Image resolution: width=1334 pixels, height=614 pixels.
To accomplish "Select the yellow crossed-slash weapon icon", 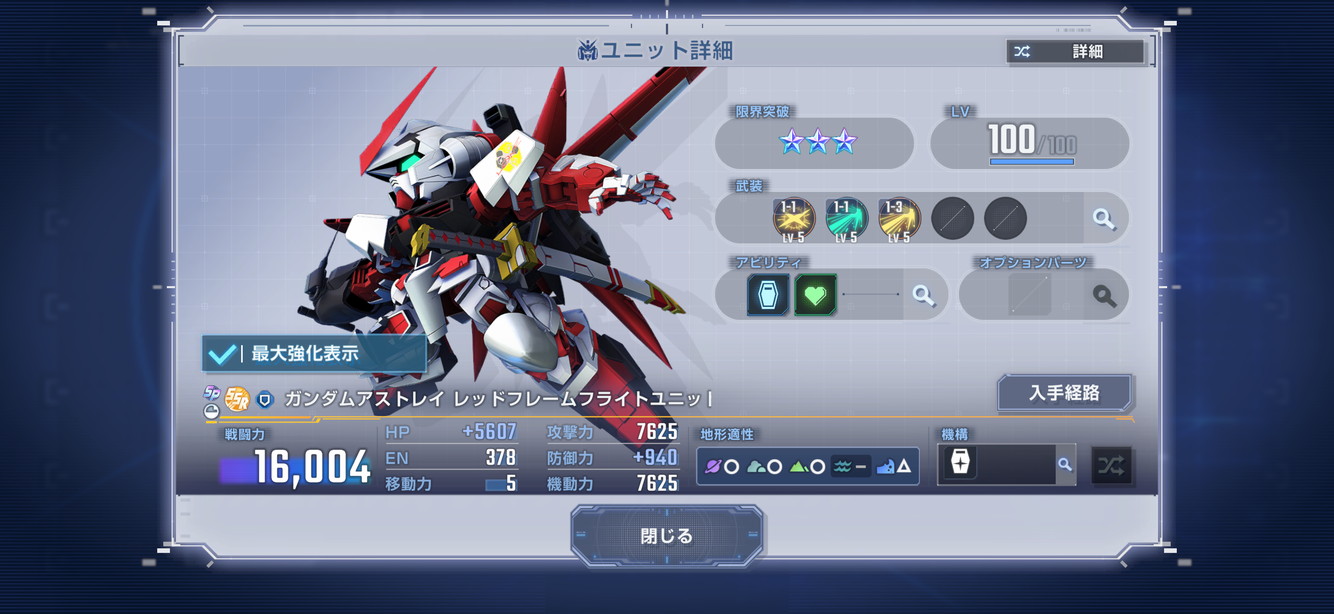I will point(793,219).
